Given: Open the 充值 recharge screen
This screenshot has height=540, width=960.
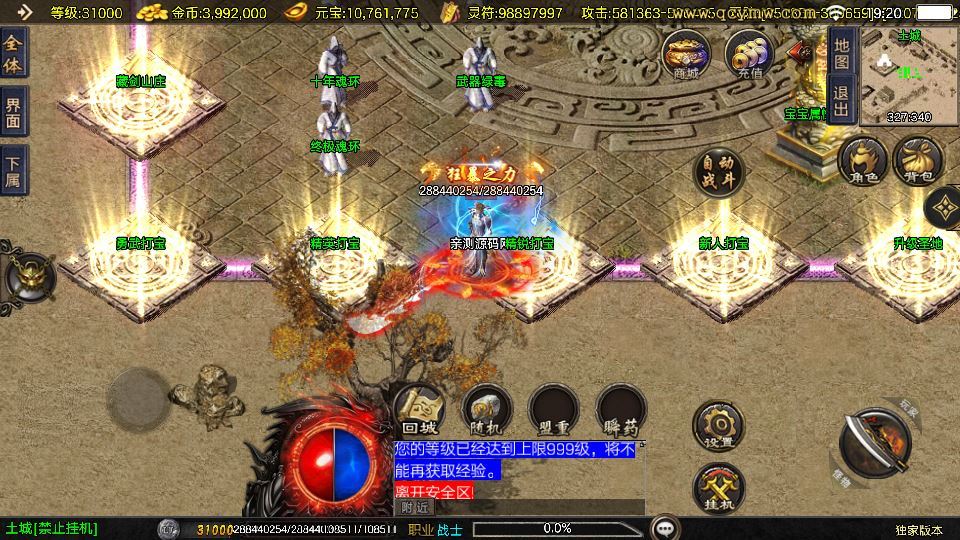Looking at the screenshot, I should tap(748, 54).
